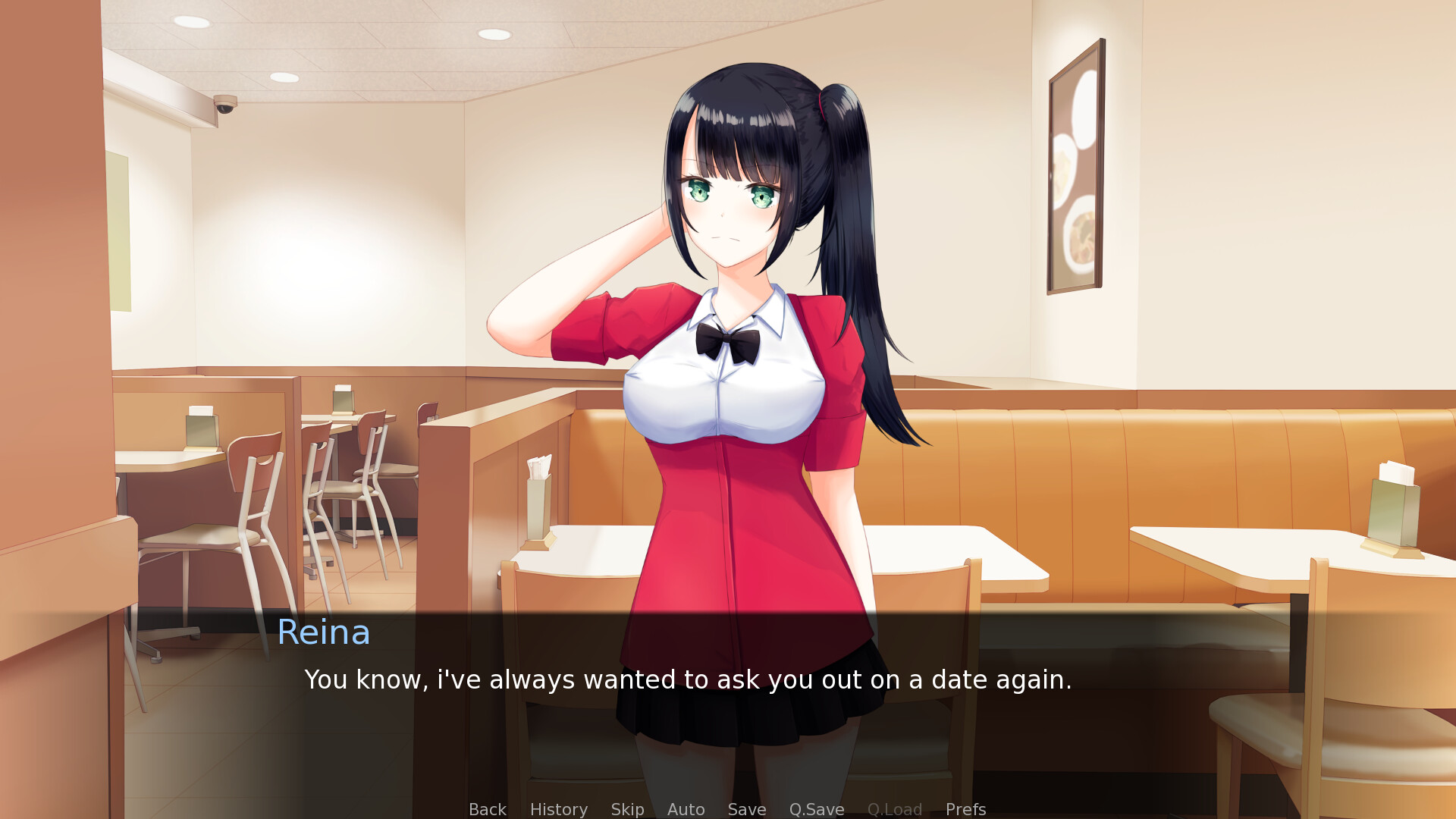Open the Save game screen
The width and height of the screenshot is (1456, 819).
click(746, 809)
